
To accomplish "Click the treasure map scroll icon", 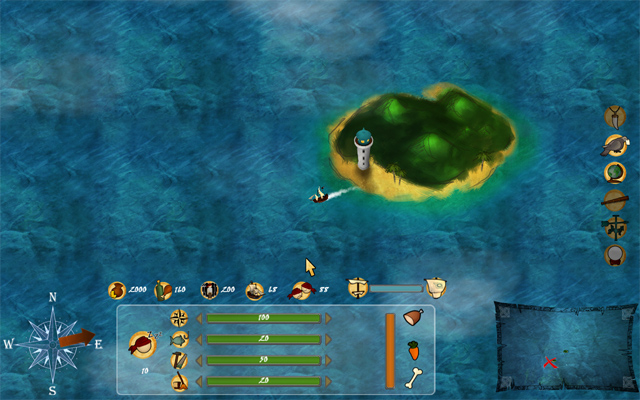I will (x=435, y=287).
